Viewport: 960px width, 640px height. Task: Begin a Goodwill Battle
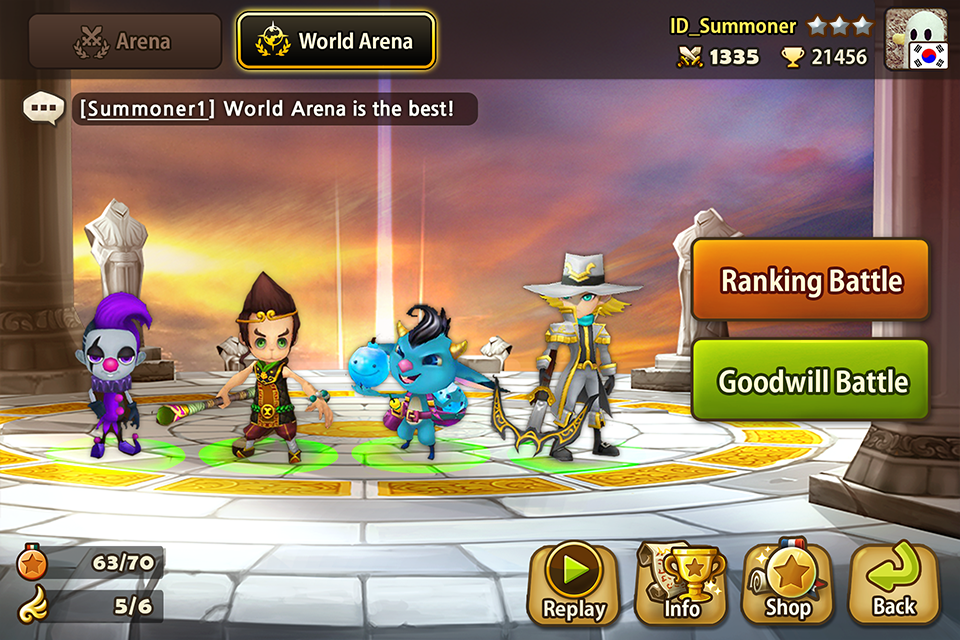810,381
